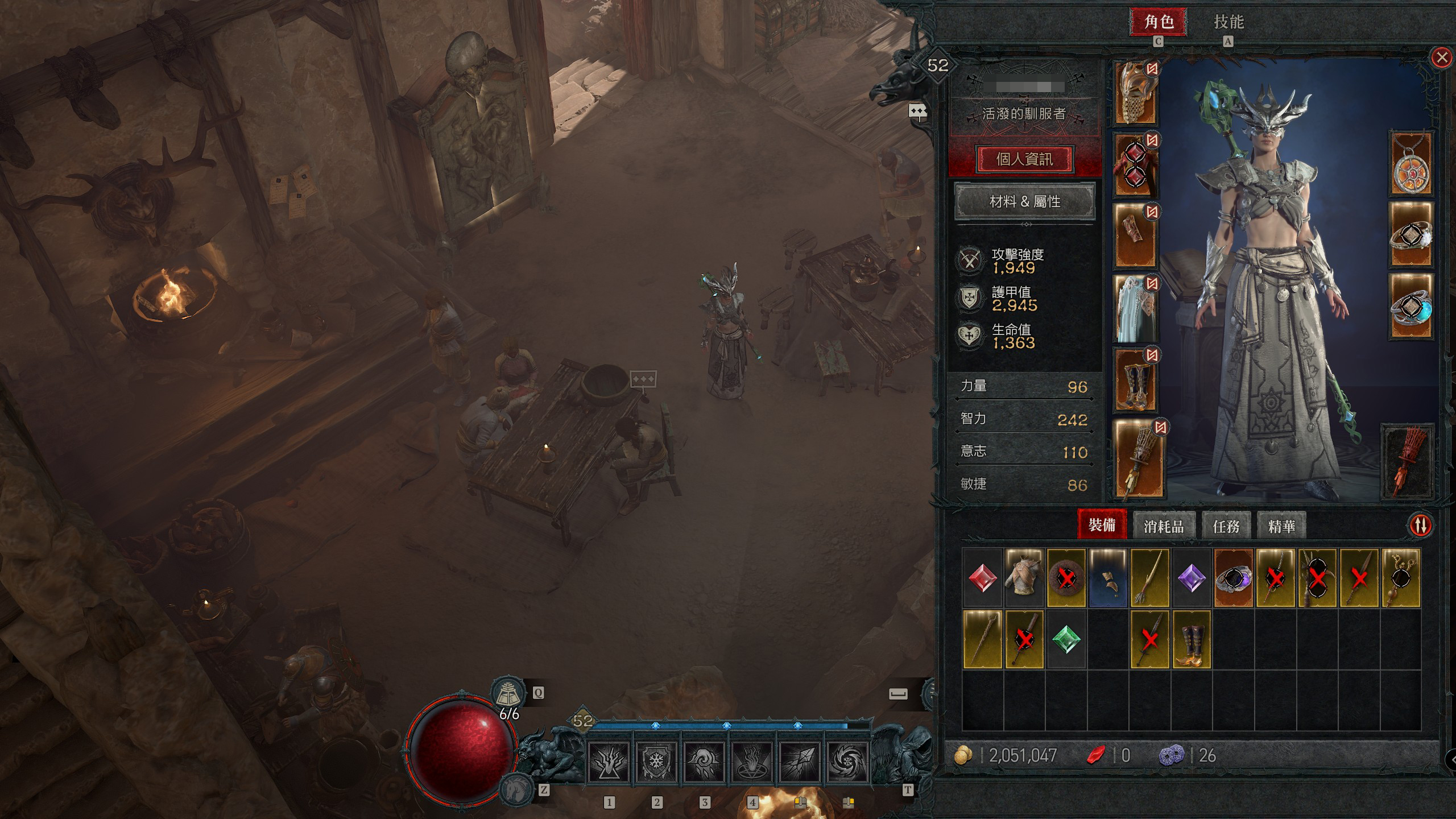This screenshot has height=819, width=1456.
Task: Open 材料 & 屬性 details
Action: pos(1024,201)
